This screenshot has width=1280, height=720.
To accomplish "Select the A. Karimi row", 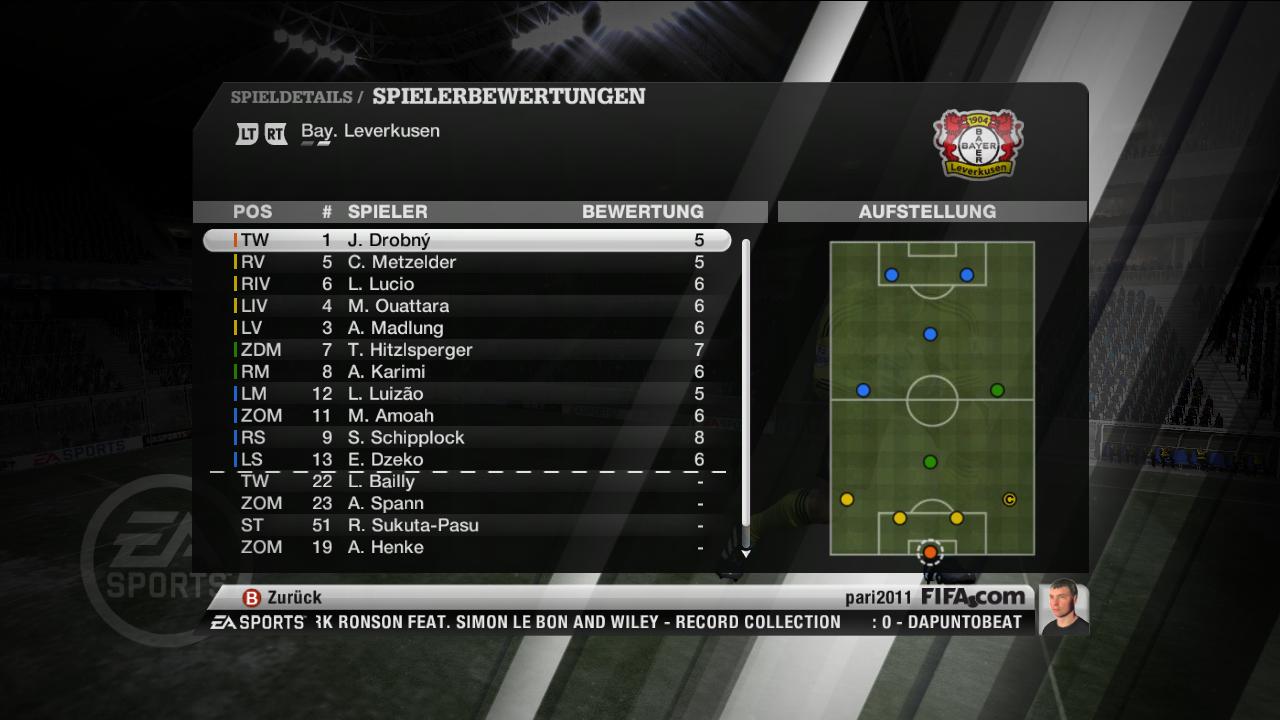I will (466, 373).
